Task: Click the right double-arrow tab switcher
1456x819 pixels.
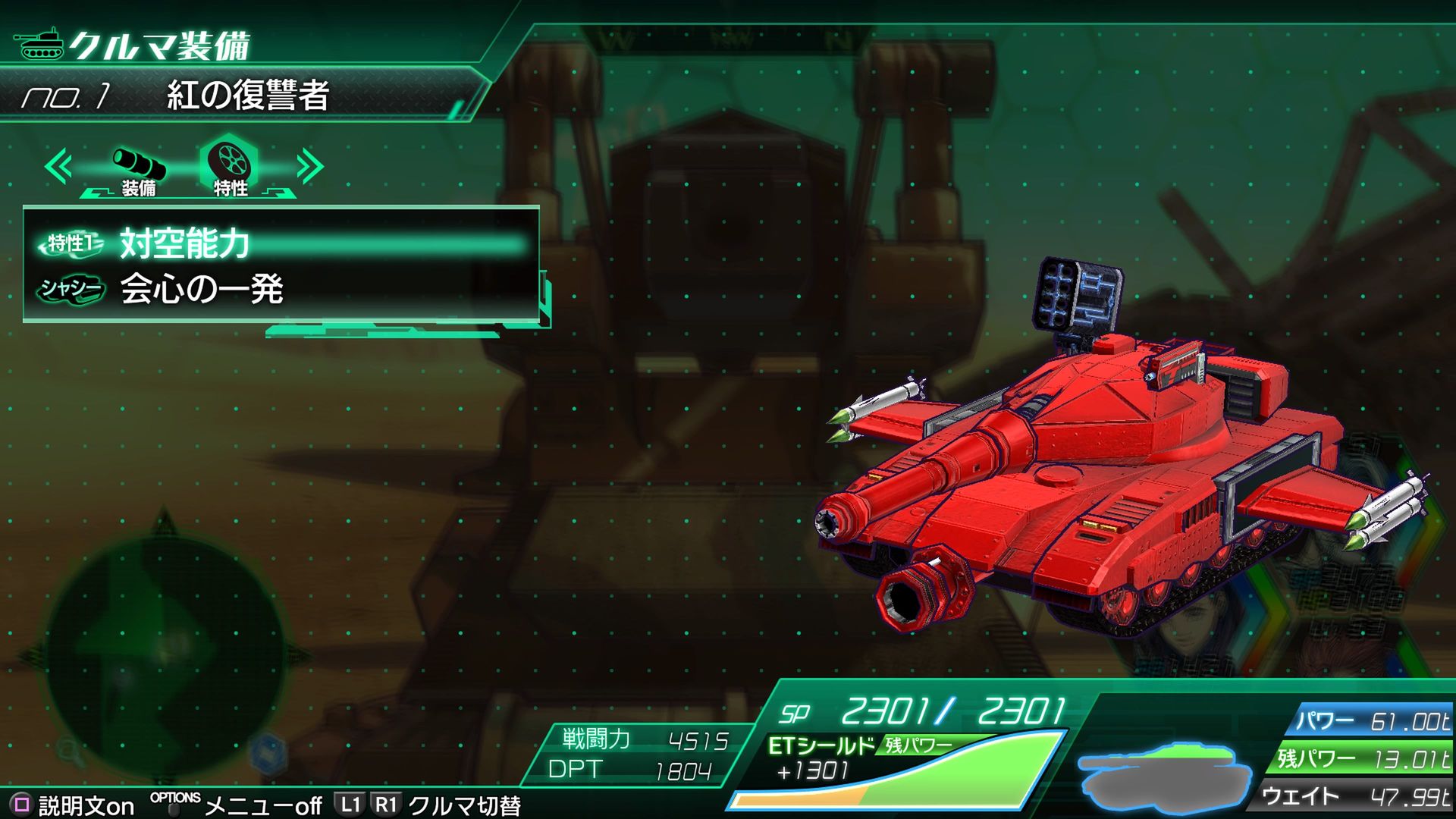Action: [309, 167]
